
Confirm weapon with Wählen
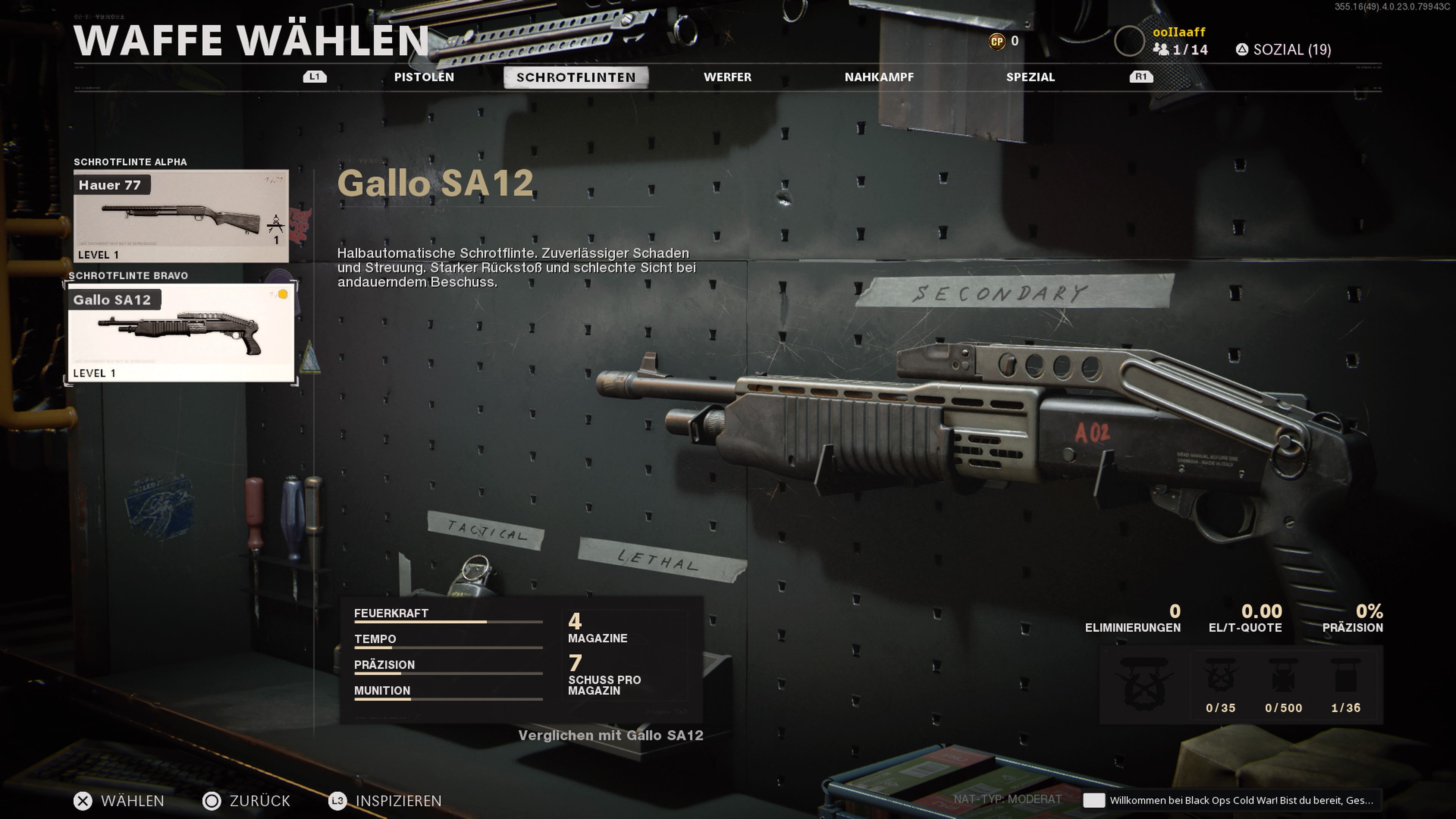[x=119, y=801]
